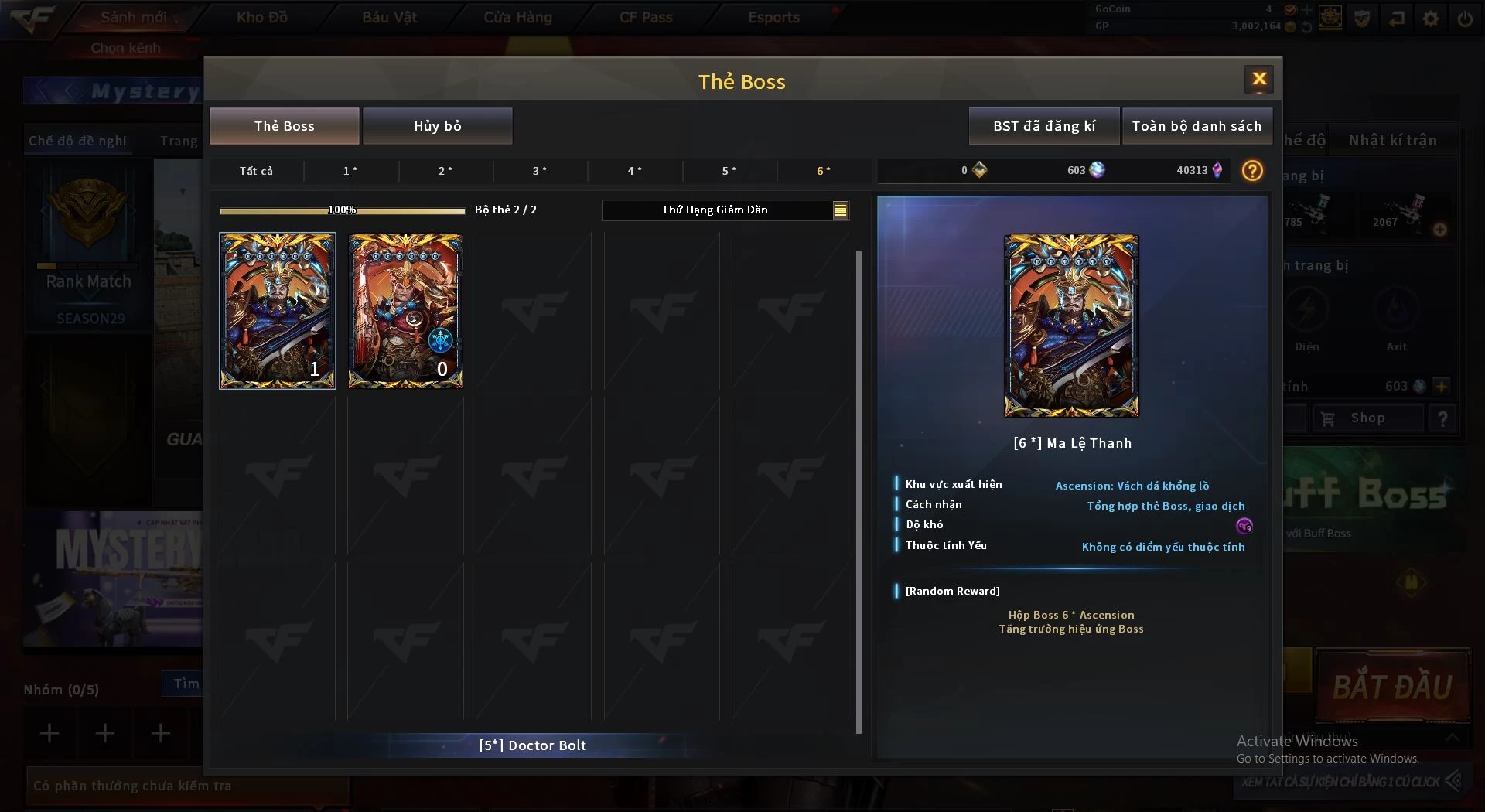
Task: Select the Tất cả star filter
Action: [x=256, y=171]
